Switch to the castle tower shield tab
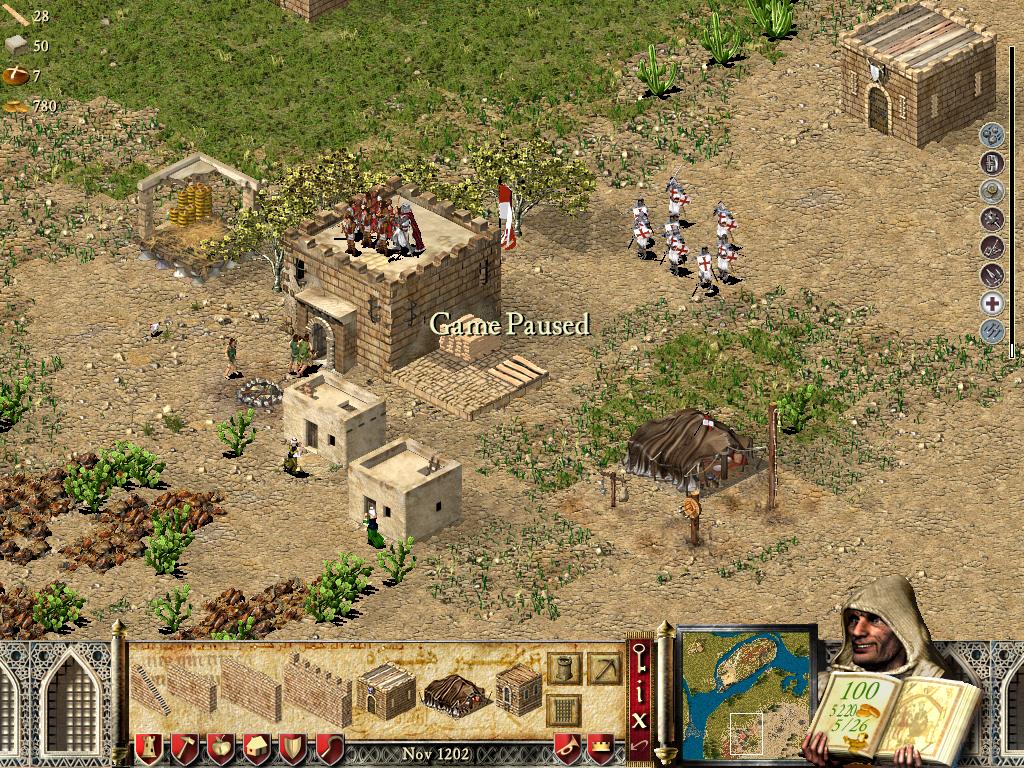The image size is (1024, 768). point(148,749)
